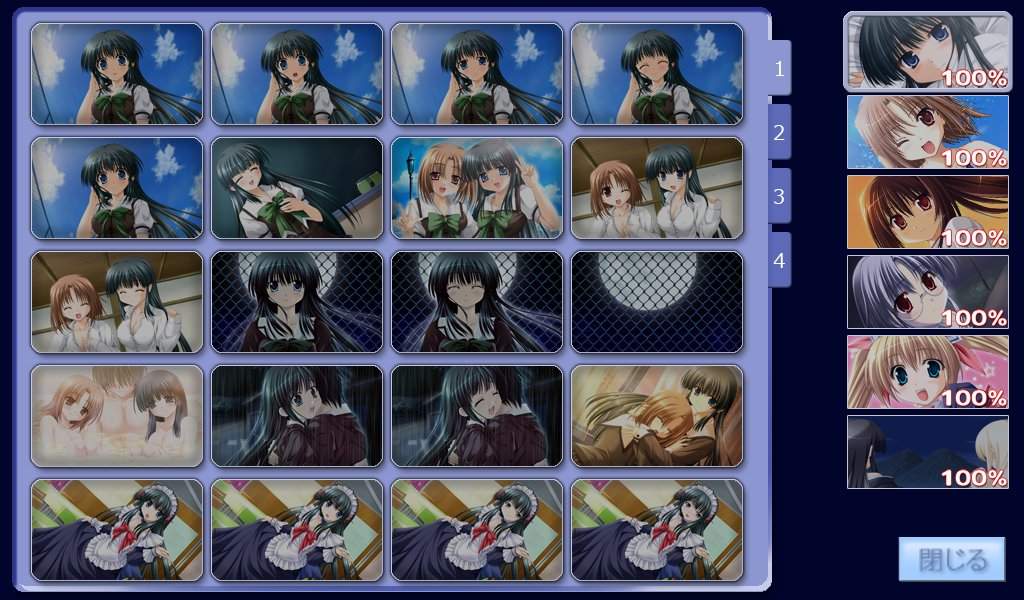
Task: Select the blonde twin-tail girl portrait
Action: [927, 372]
